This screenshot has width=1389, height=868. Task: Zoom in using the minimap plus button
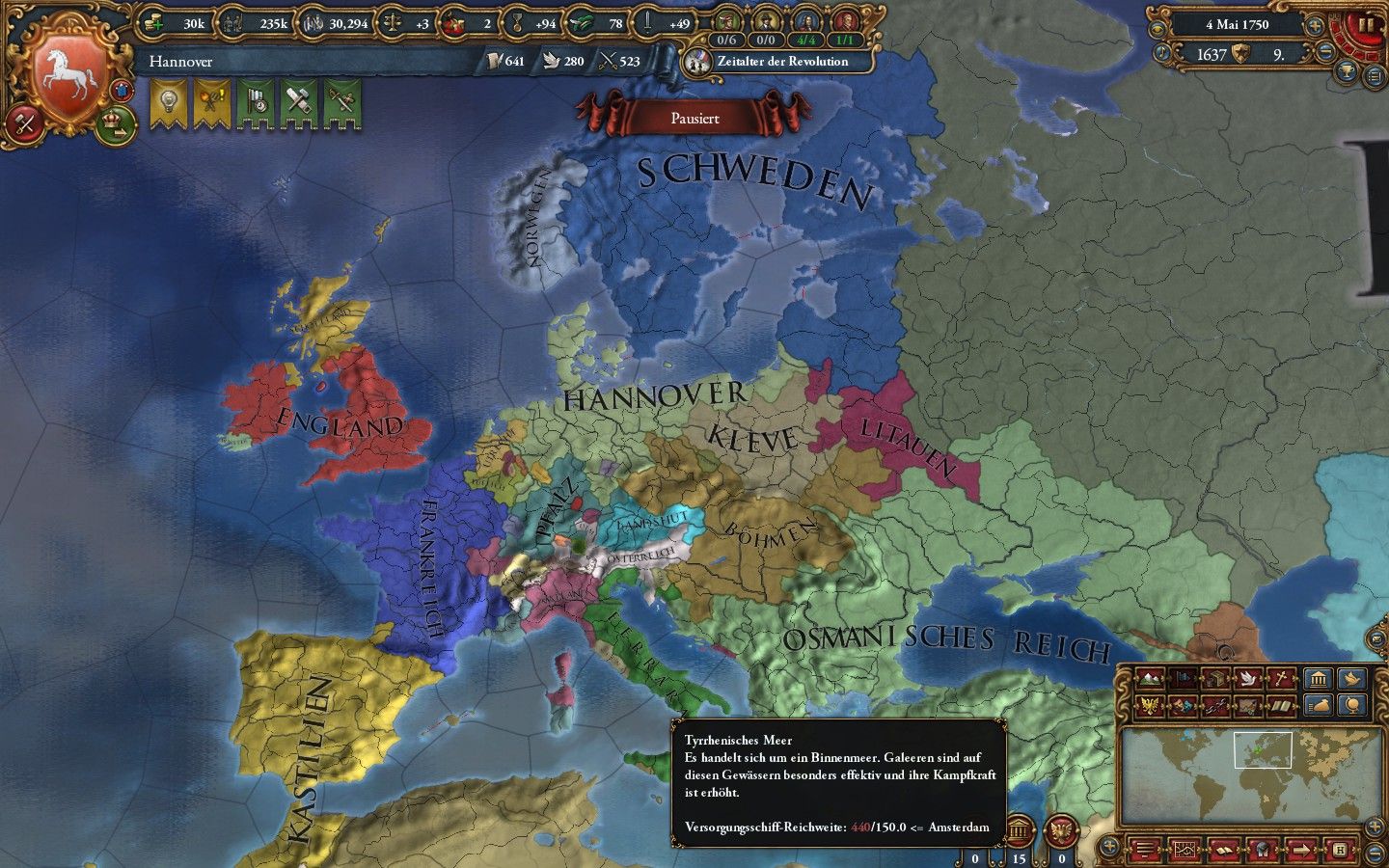(x=1375, y=827)
